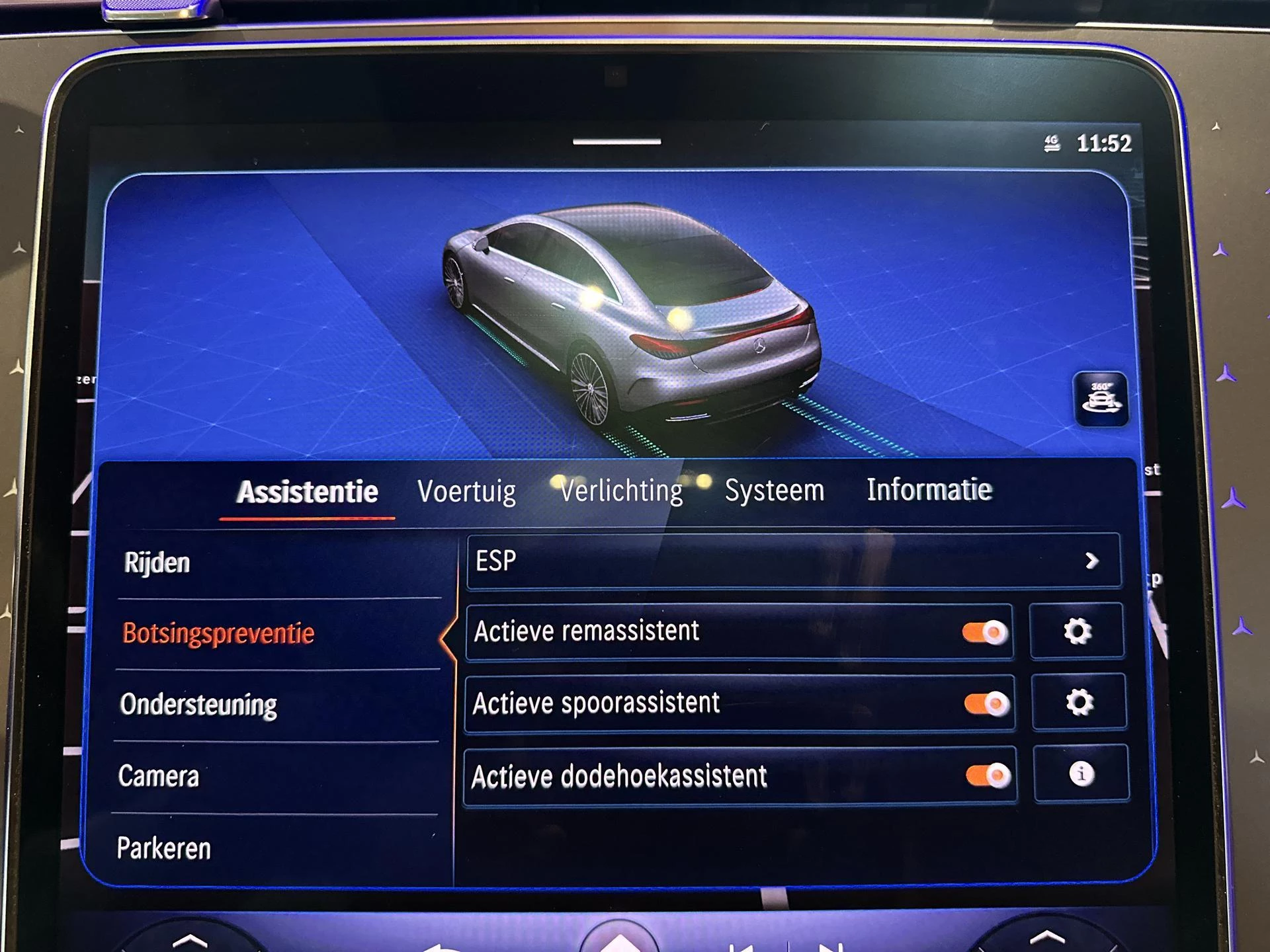Select the Rijden sidebar entry
The height and width of the screenshot is (952, 1270).
click(157, 564)
